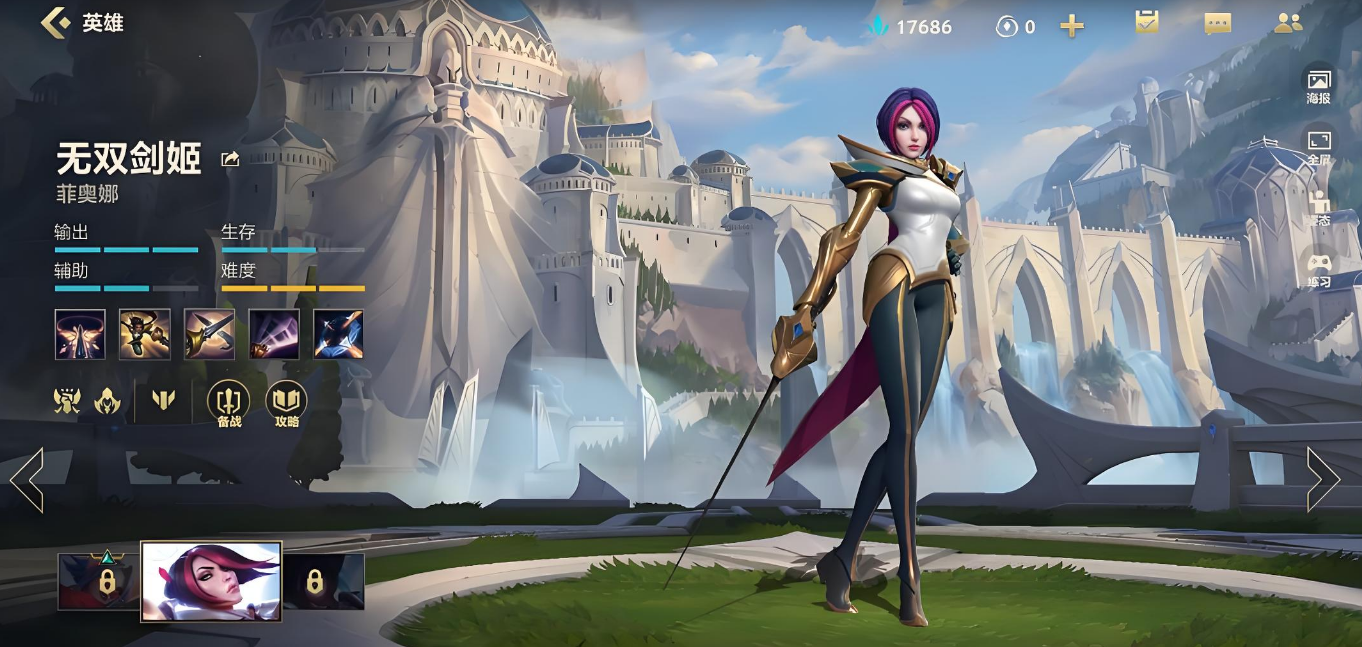This screenshot has width=1362, height=647.
Task: View the champion poster (海报)
Action: (x=1319, y=85)
